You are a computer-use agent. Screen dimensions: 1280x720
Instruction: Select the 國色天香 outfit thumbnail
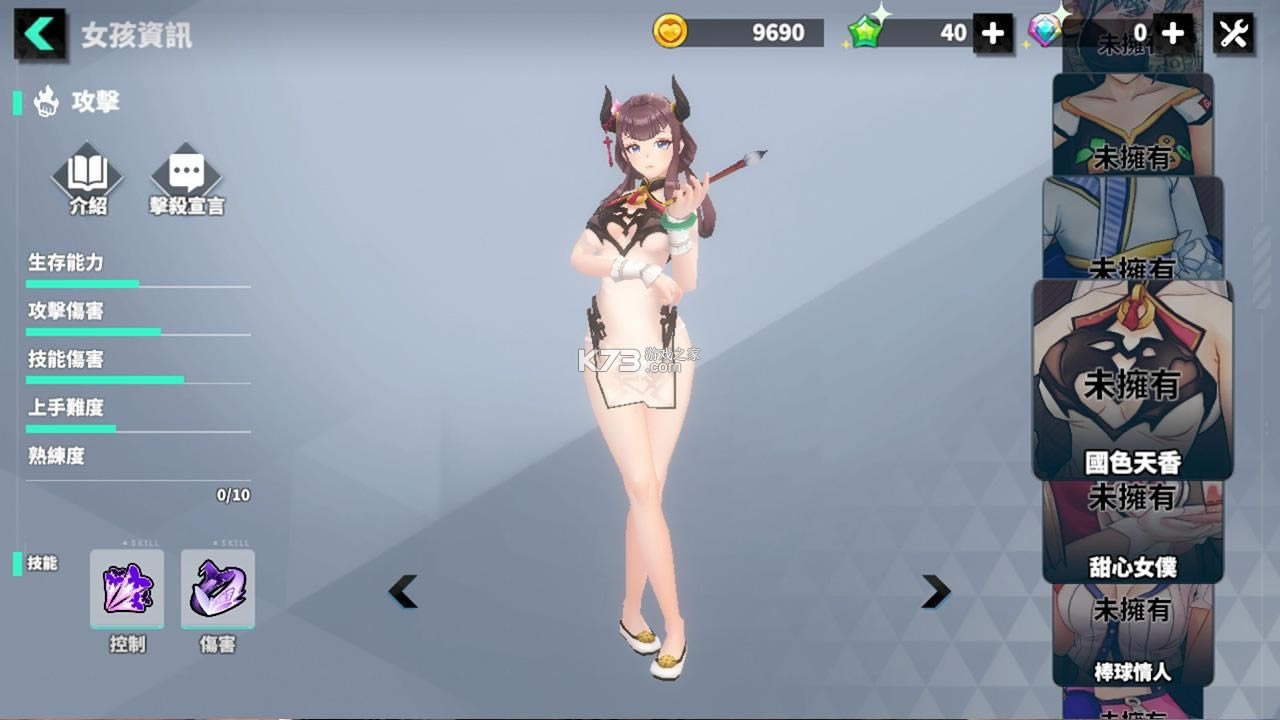(x=1132, y=380)
